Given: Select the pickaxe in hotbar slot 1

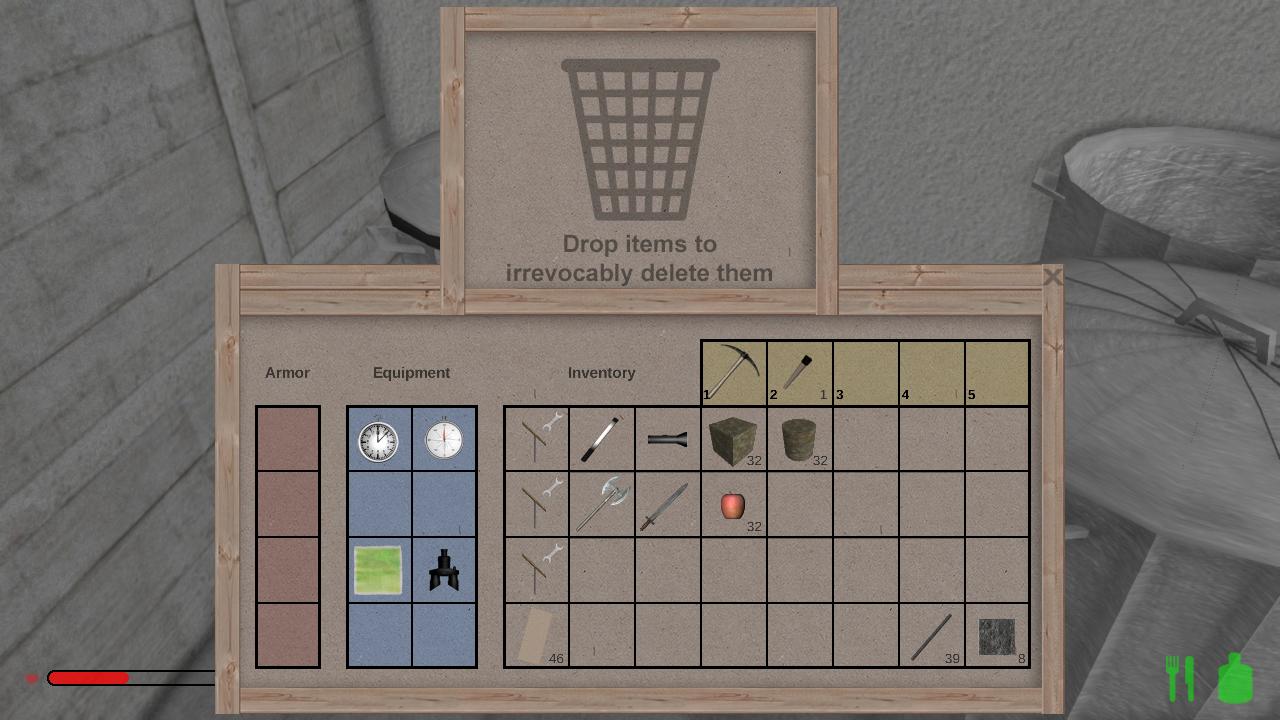Looking at the screenshot, I should (734, 372).
